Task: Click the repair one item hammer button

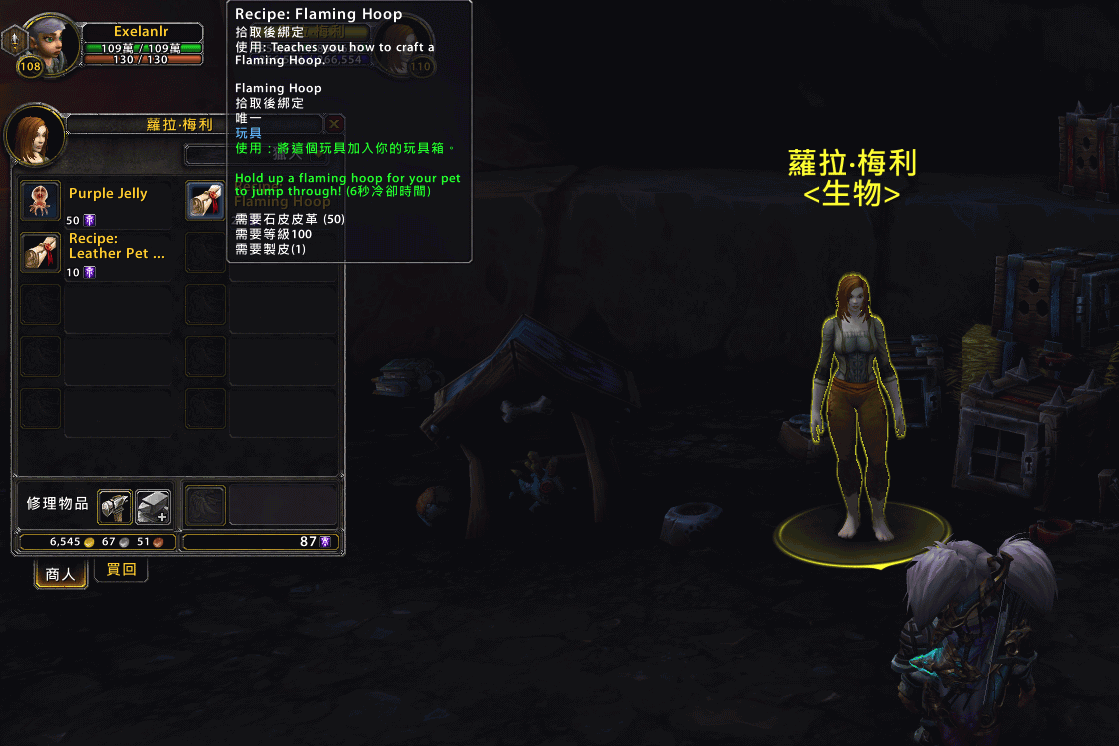Action: pos(114,507)
